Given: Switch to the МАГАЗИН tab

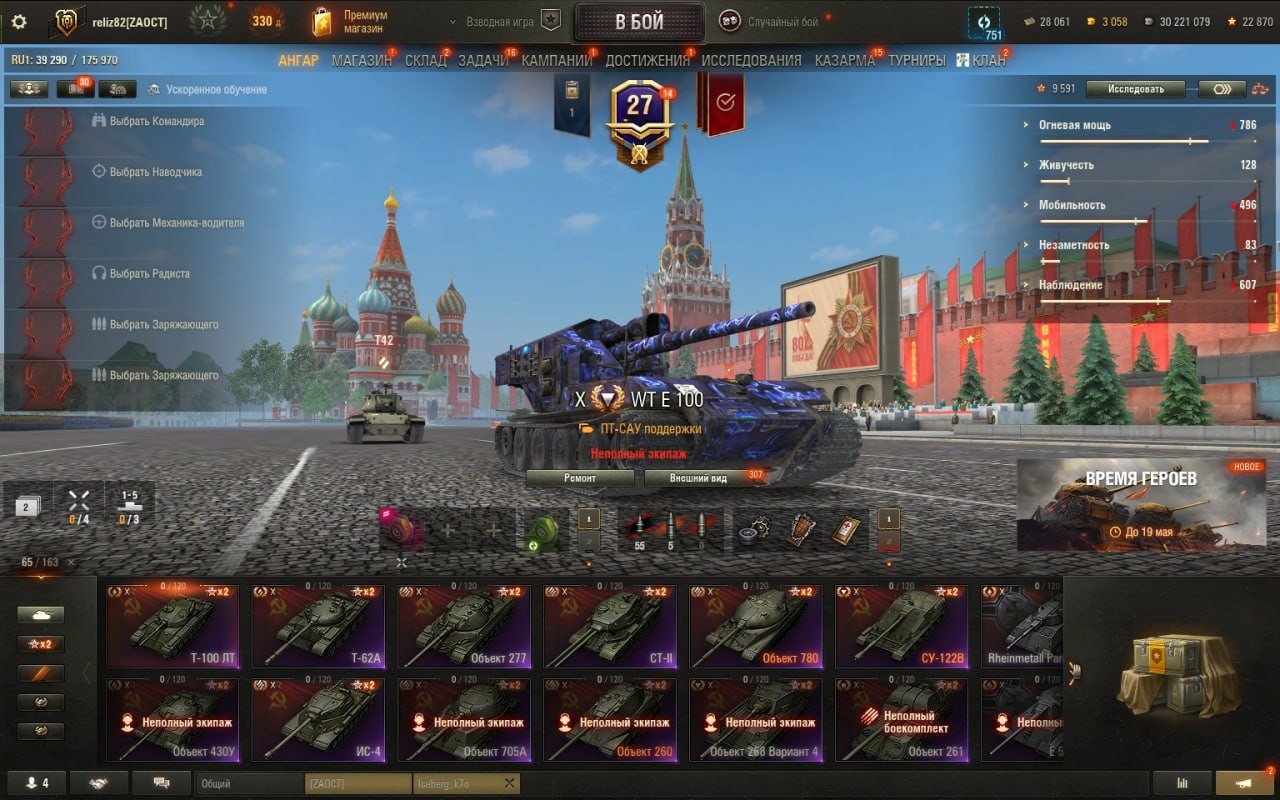Looking at the screenshot, I should coord(361,60).
